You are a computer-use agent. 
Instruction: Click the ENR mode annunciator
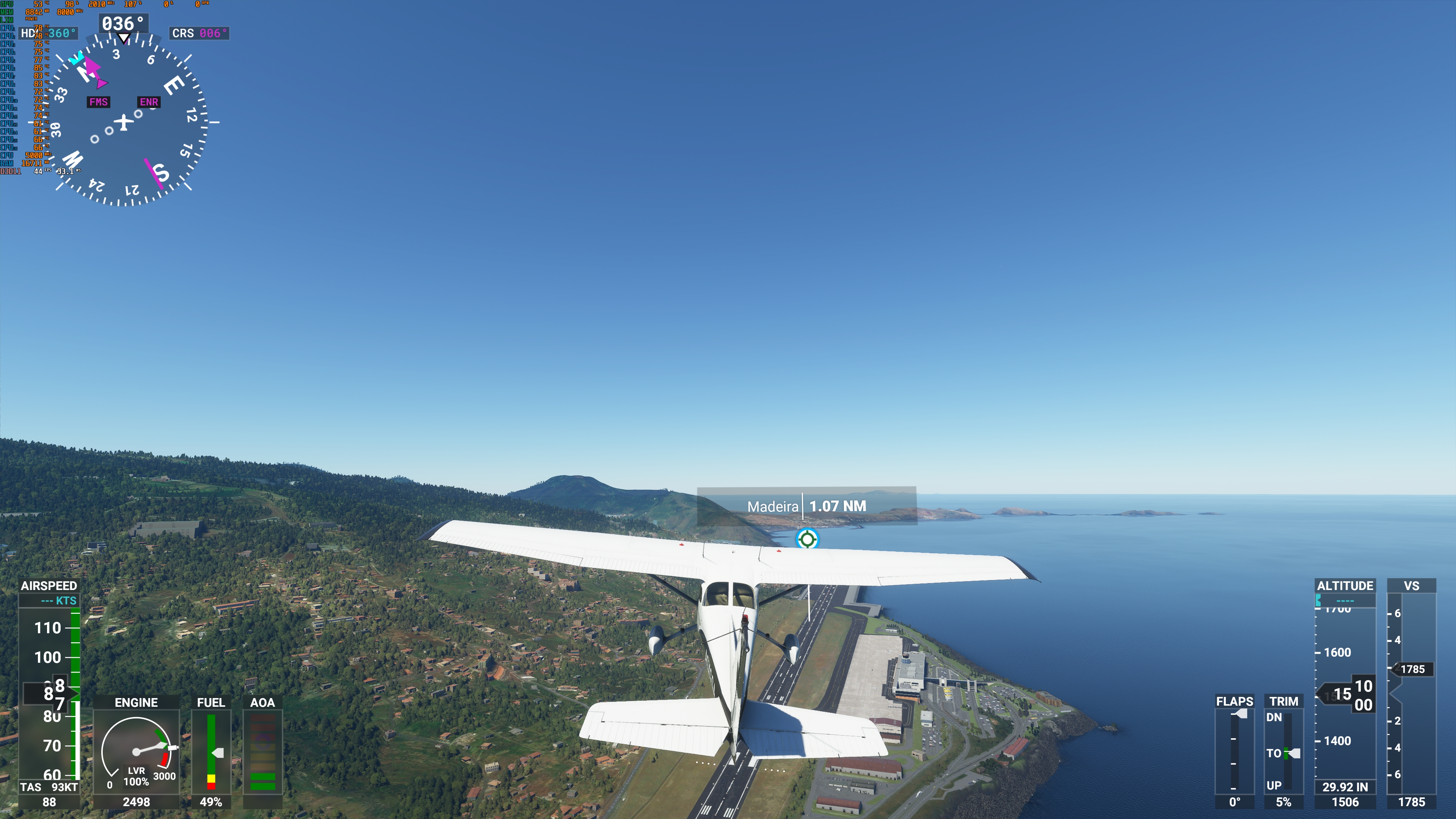(x=148, y=102)
